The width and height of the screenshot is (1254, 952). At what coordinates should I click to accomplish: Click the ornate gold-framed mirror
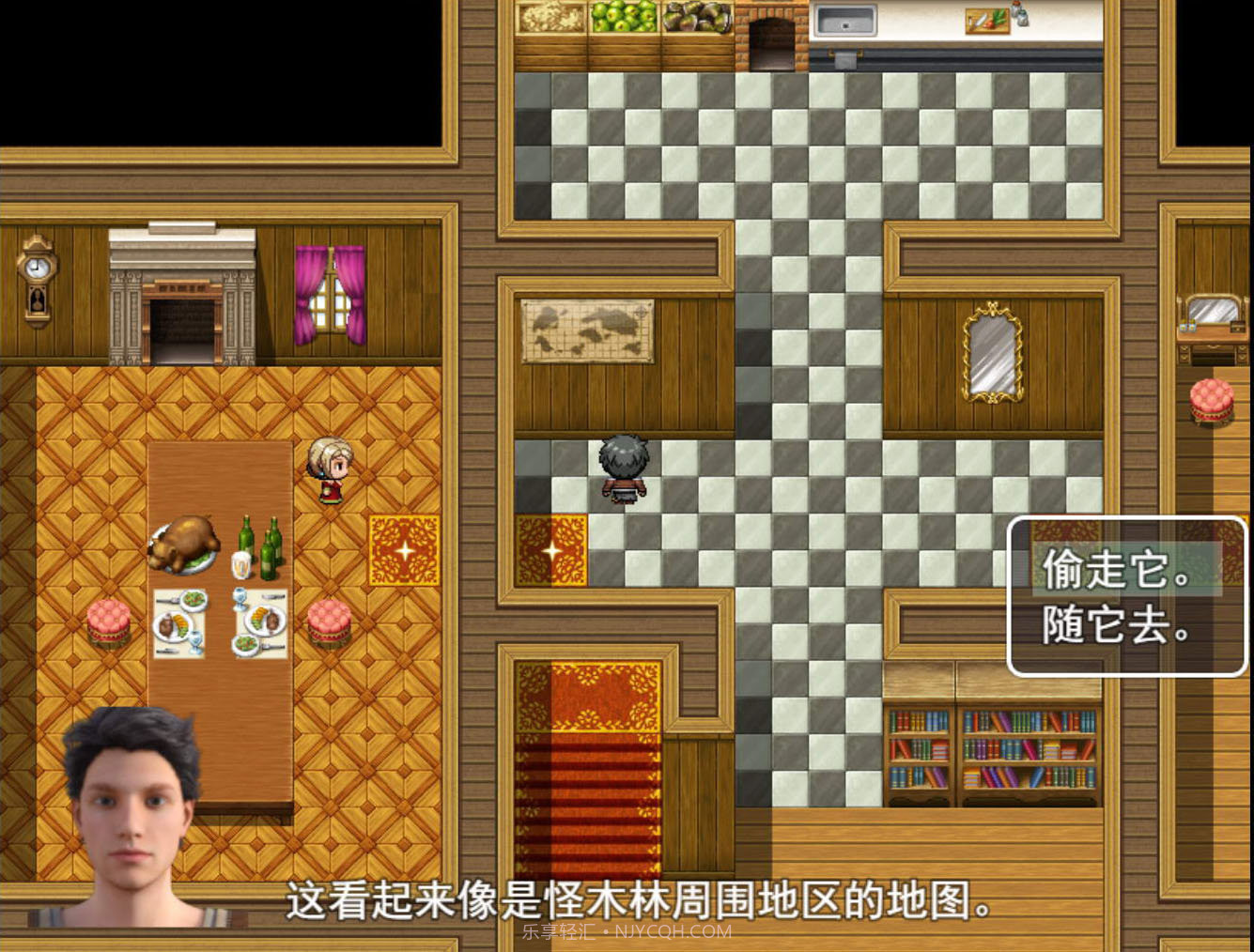pyautogui.click(x=991, y=352)
